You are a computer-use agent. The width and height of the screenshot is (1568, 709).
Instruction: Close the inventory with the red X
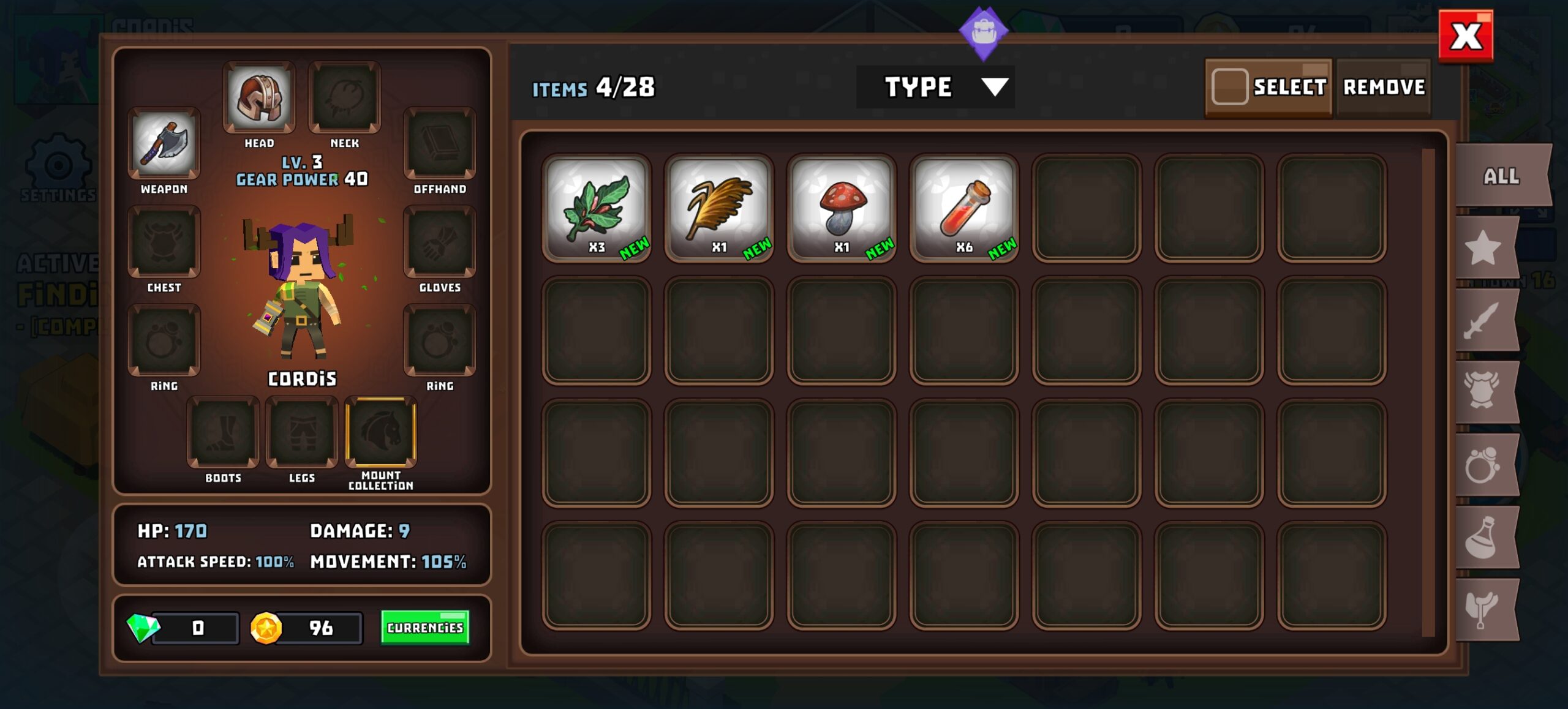click(x=1465, y=36)
